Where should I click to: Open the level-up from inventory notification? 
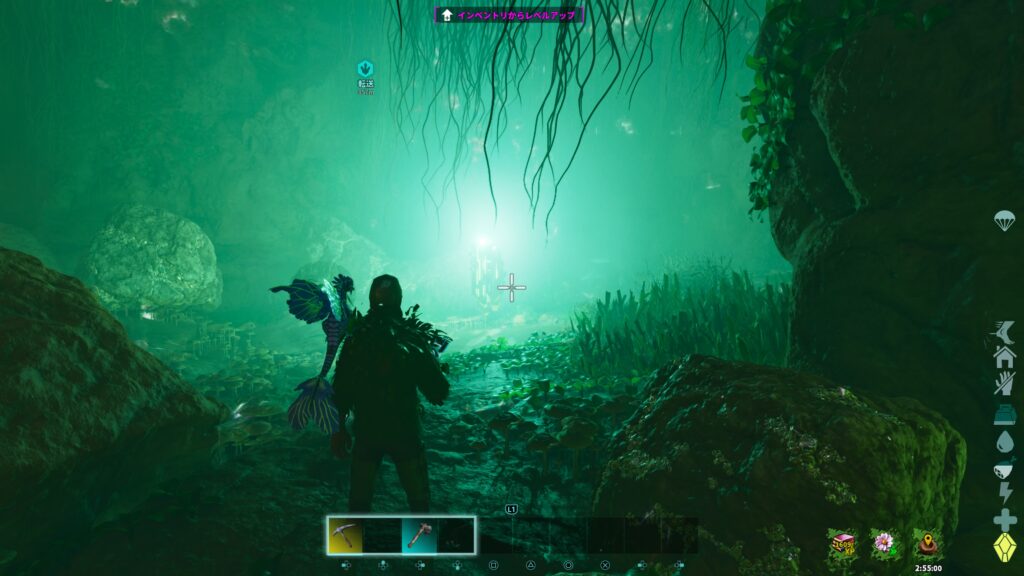pos(509,15)
